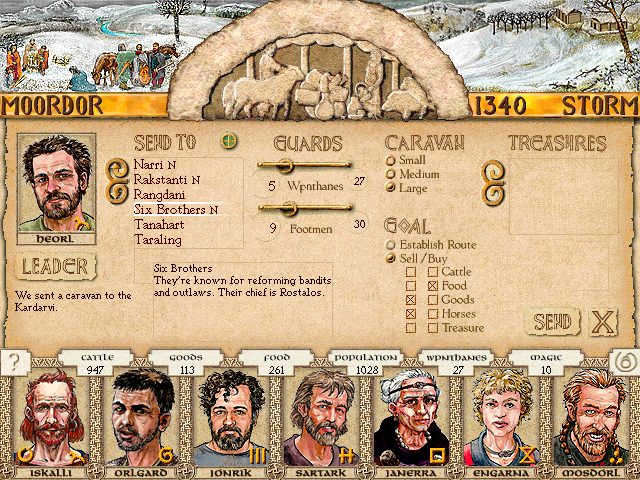
Task: Click the green map icon beside Send To
Action: click(x=229, y=141)
